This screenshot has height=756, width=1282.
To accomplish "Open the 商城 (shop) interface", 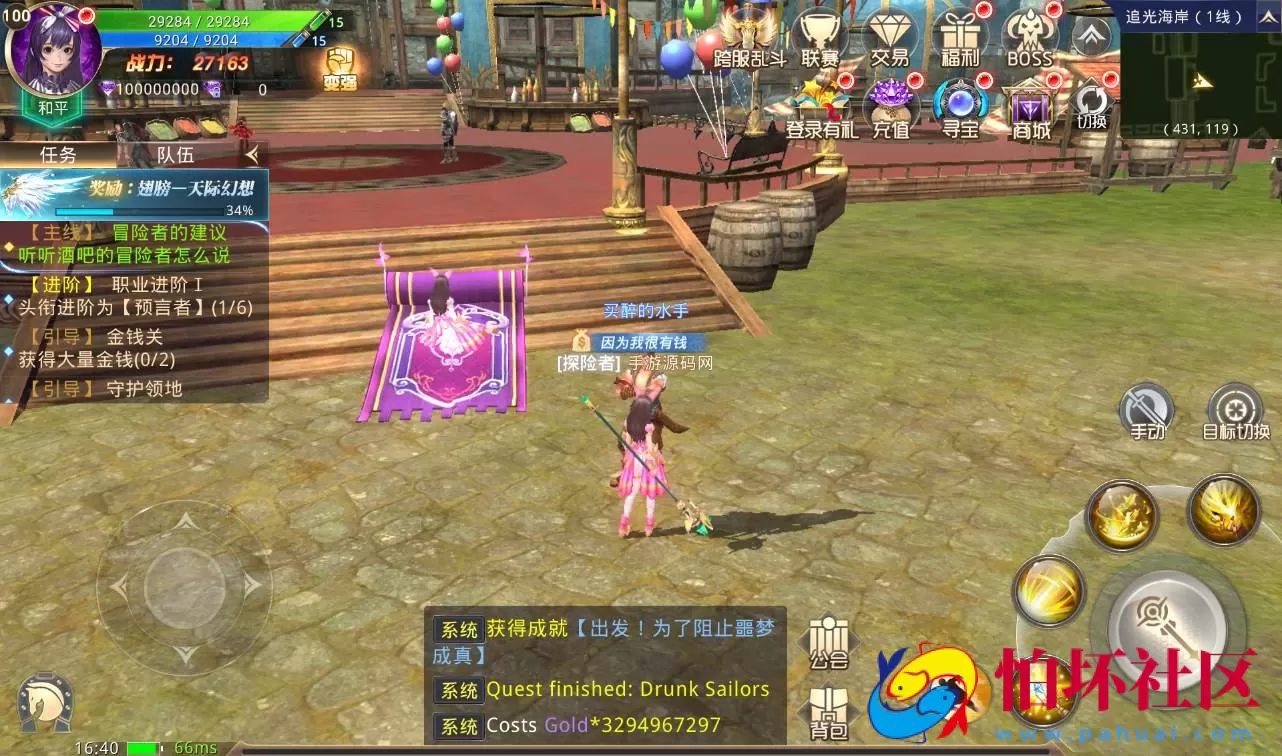I will tap(1030, 107).
